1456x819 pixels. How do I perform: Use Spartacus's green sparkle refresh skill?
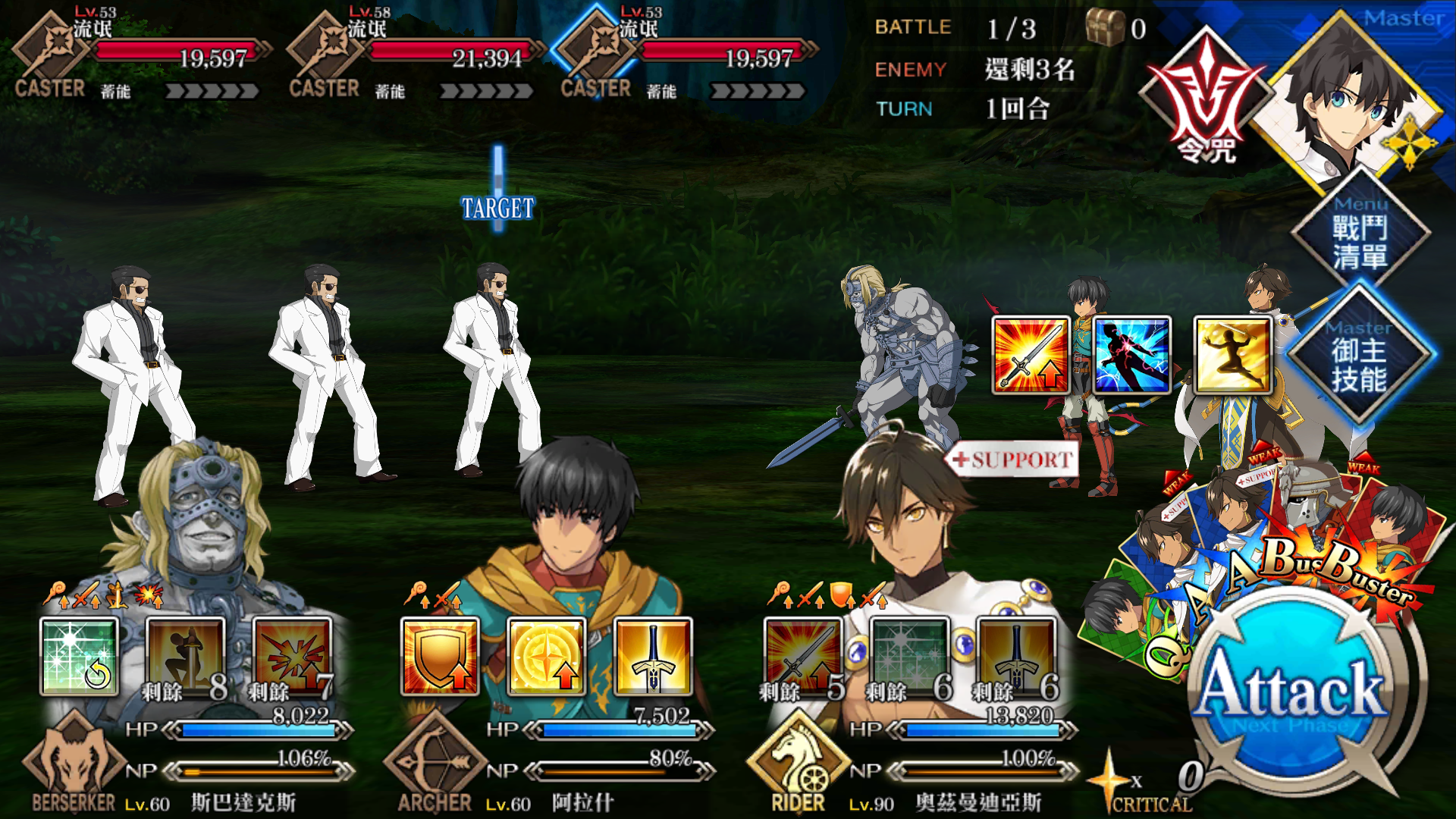coord(79,657)
